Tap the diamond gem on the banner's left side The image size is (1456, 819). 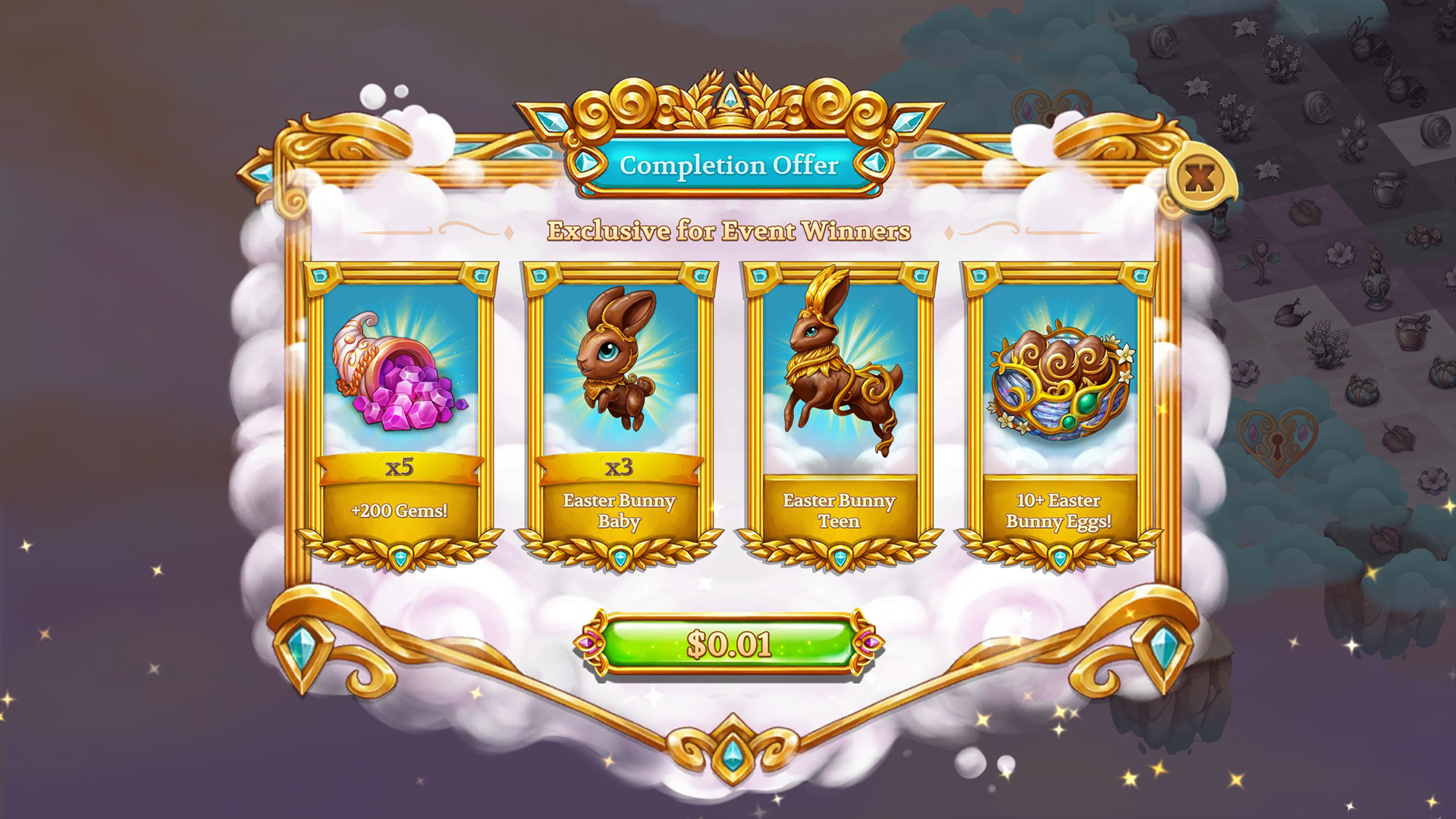pyautogui.click(x=587, y=162)
